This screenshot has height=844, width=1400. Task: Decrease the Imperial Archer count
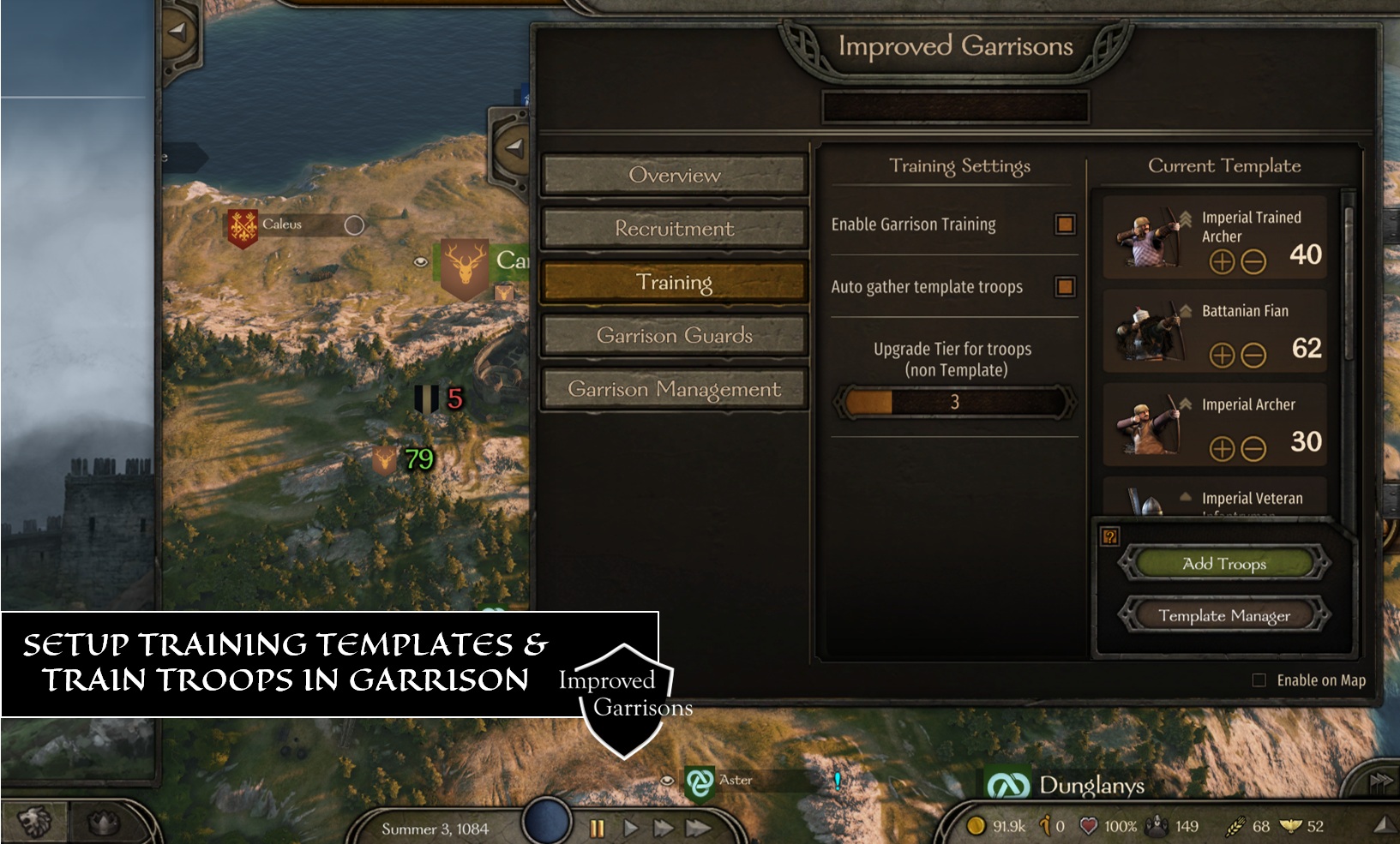[1253, 448]
